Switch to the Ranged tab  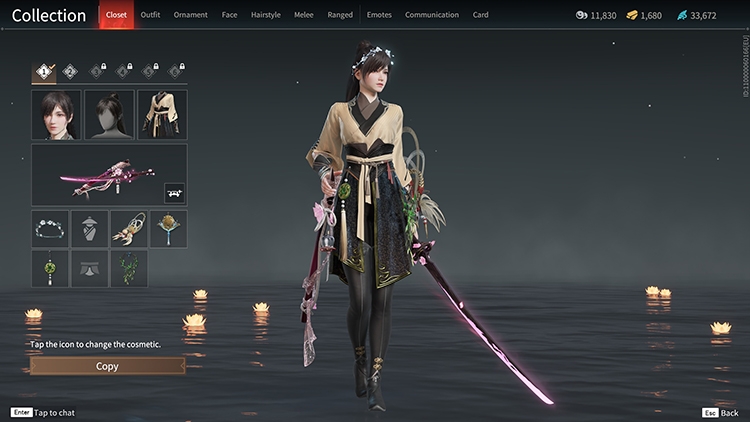tap(340, 15)
